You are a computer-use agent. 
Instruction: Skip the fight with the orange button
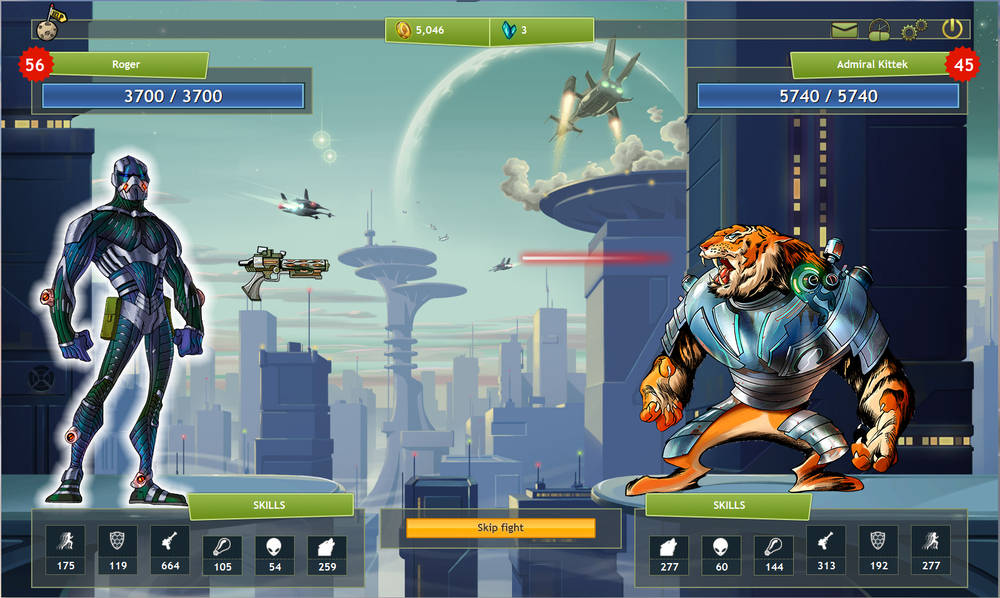click(500, 527)
